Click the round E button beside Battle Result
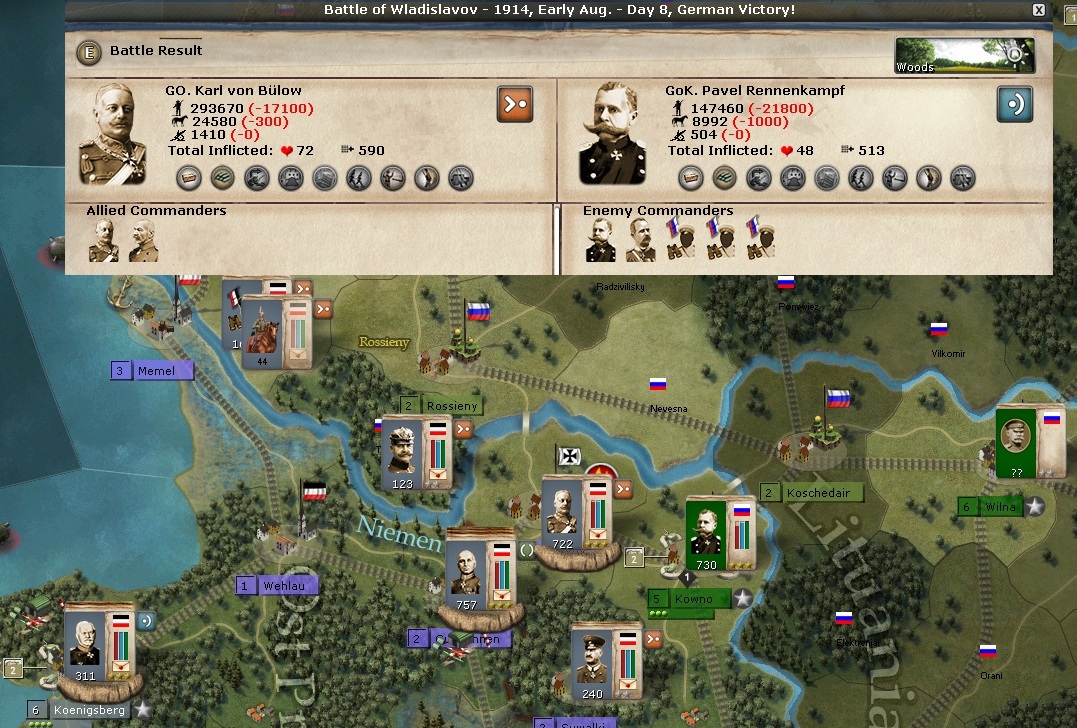This screenshot has width=1077, height=728. (90, 51)
